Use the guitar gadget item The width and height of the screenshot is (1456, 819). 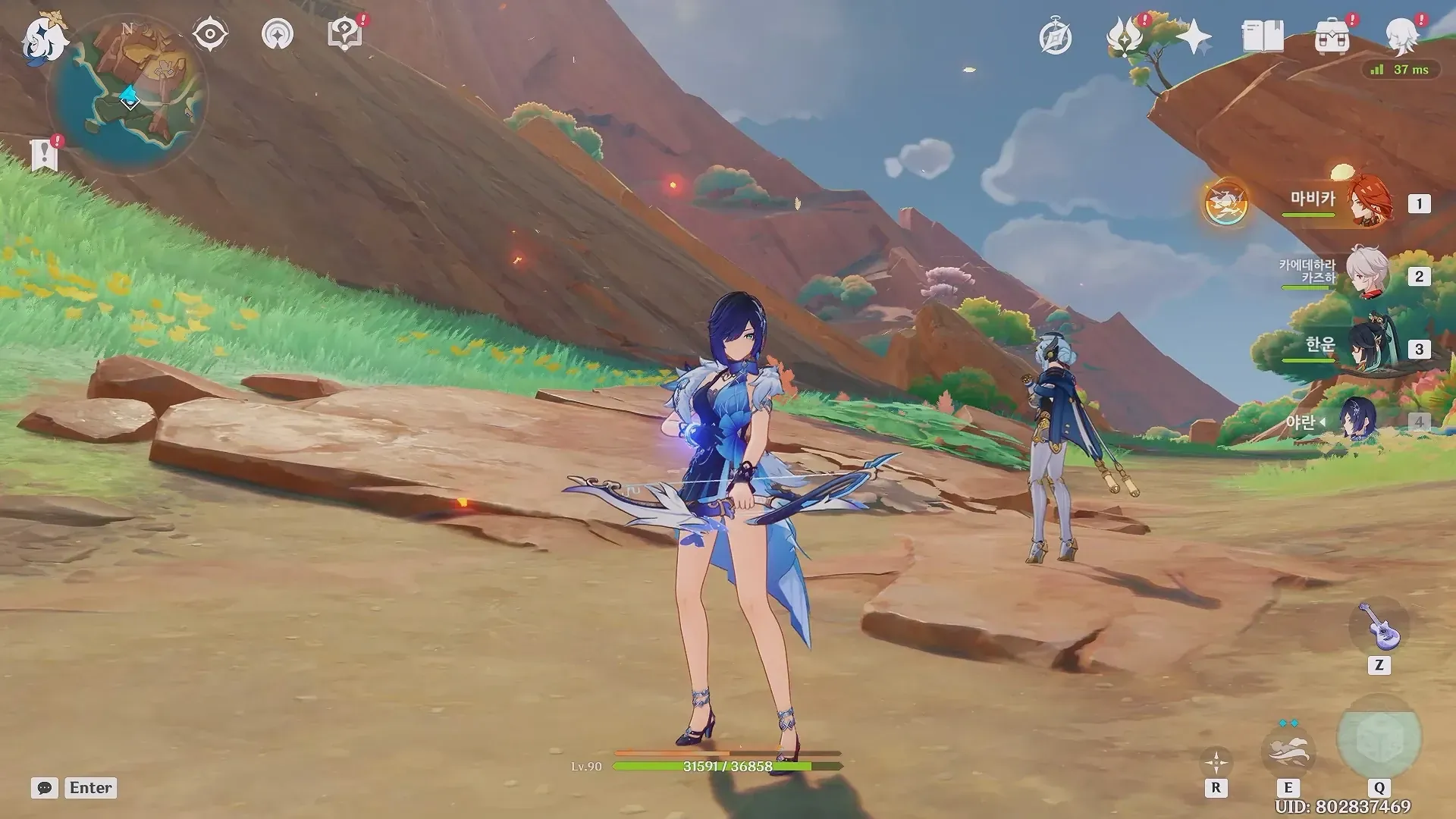(1379, 628)
